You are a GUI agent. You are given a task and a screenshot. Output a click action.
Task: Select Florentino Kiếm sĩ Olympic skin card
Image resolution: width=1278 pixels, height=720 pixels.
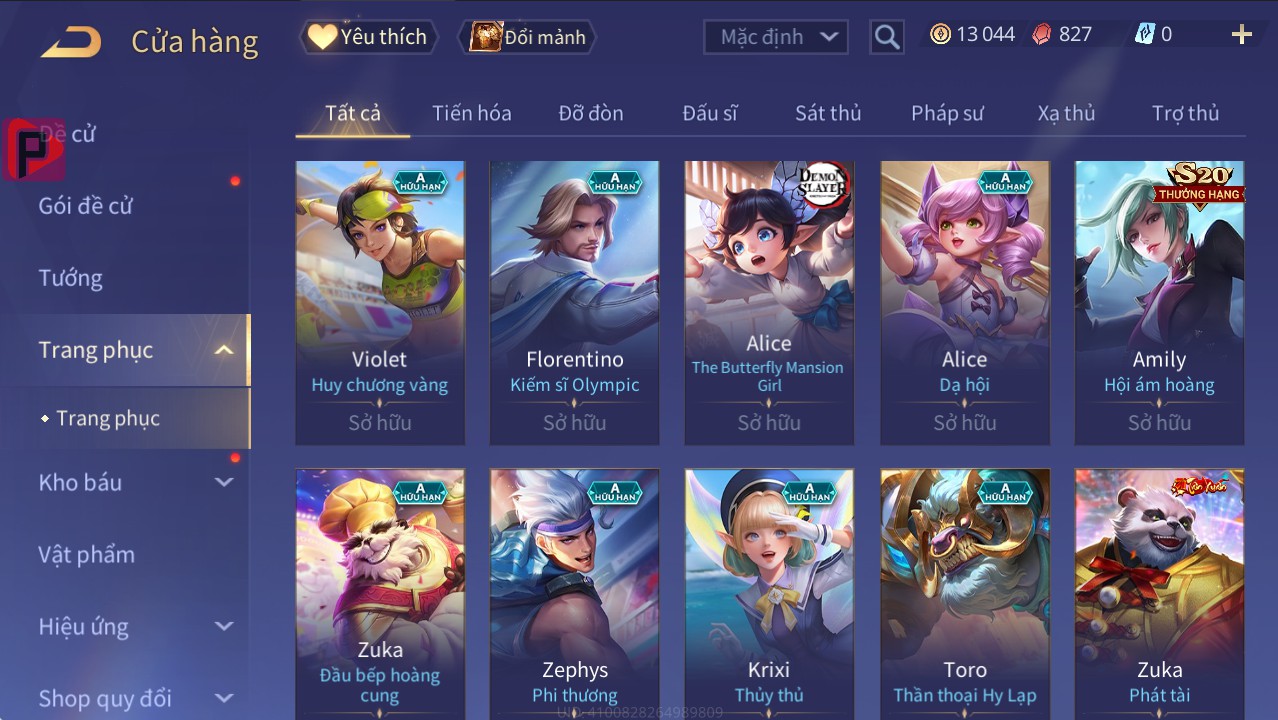(574, 302)
